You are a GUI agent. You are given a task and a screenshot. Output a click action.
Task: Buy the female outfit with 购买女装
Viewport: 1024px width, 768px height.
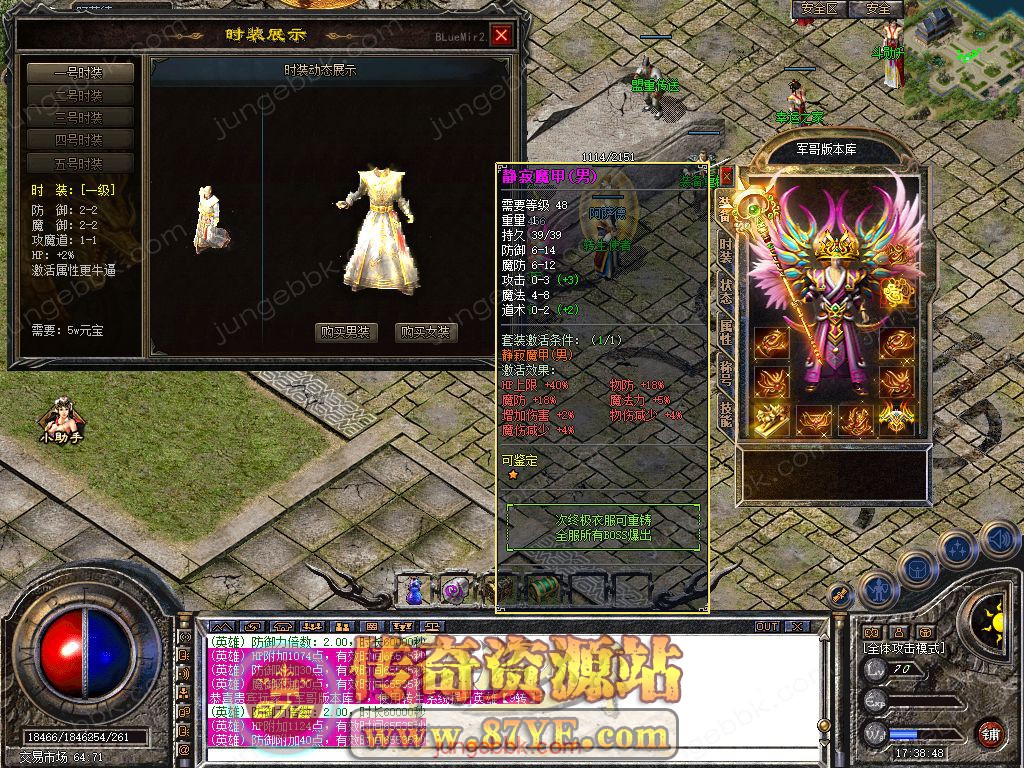[x=425, y=332]
